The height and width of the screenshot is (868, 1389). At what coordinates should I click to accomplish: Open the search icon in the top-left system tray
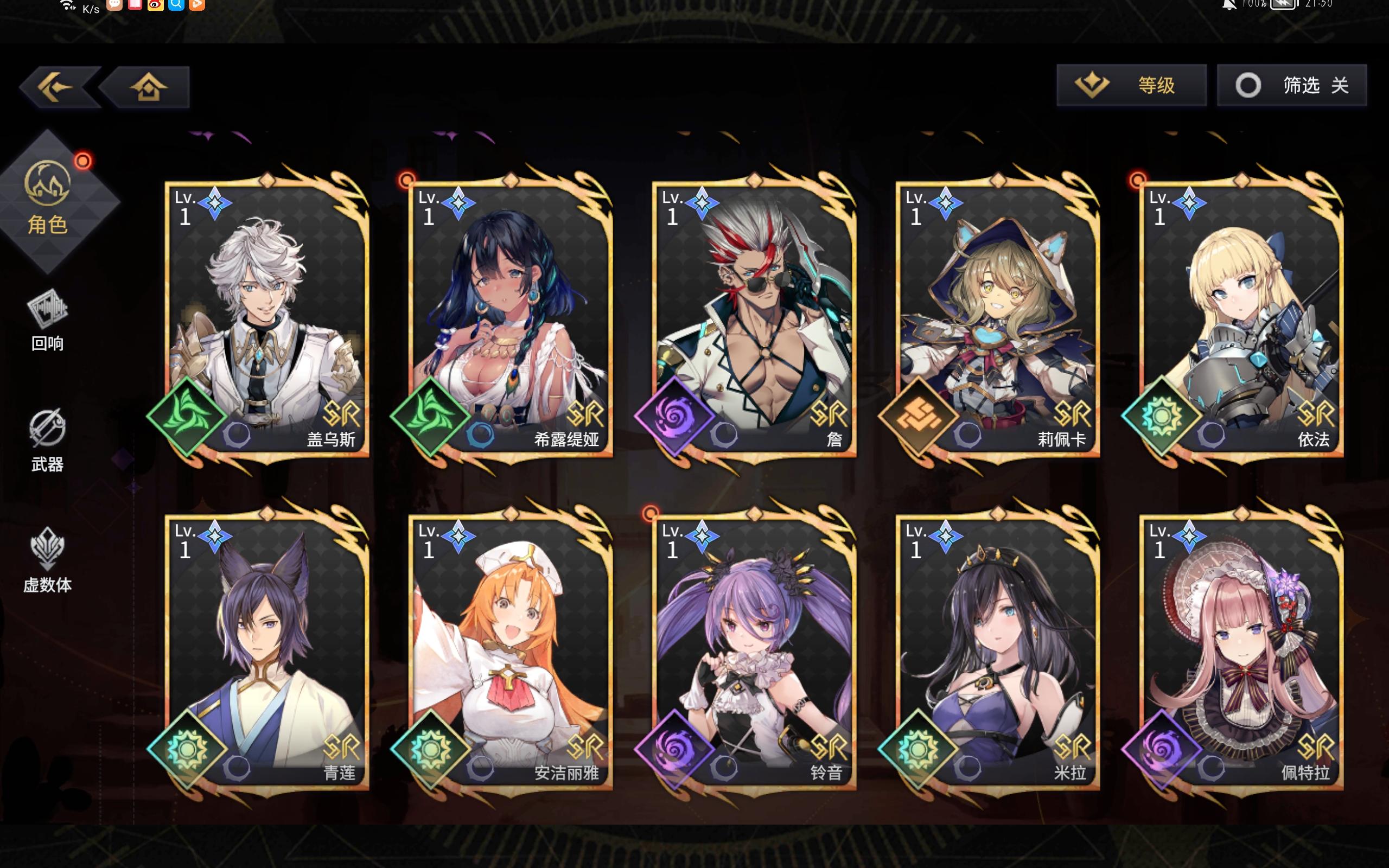pyautogui.click(x=175, y=4)
